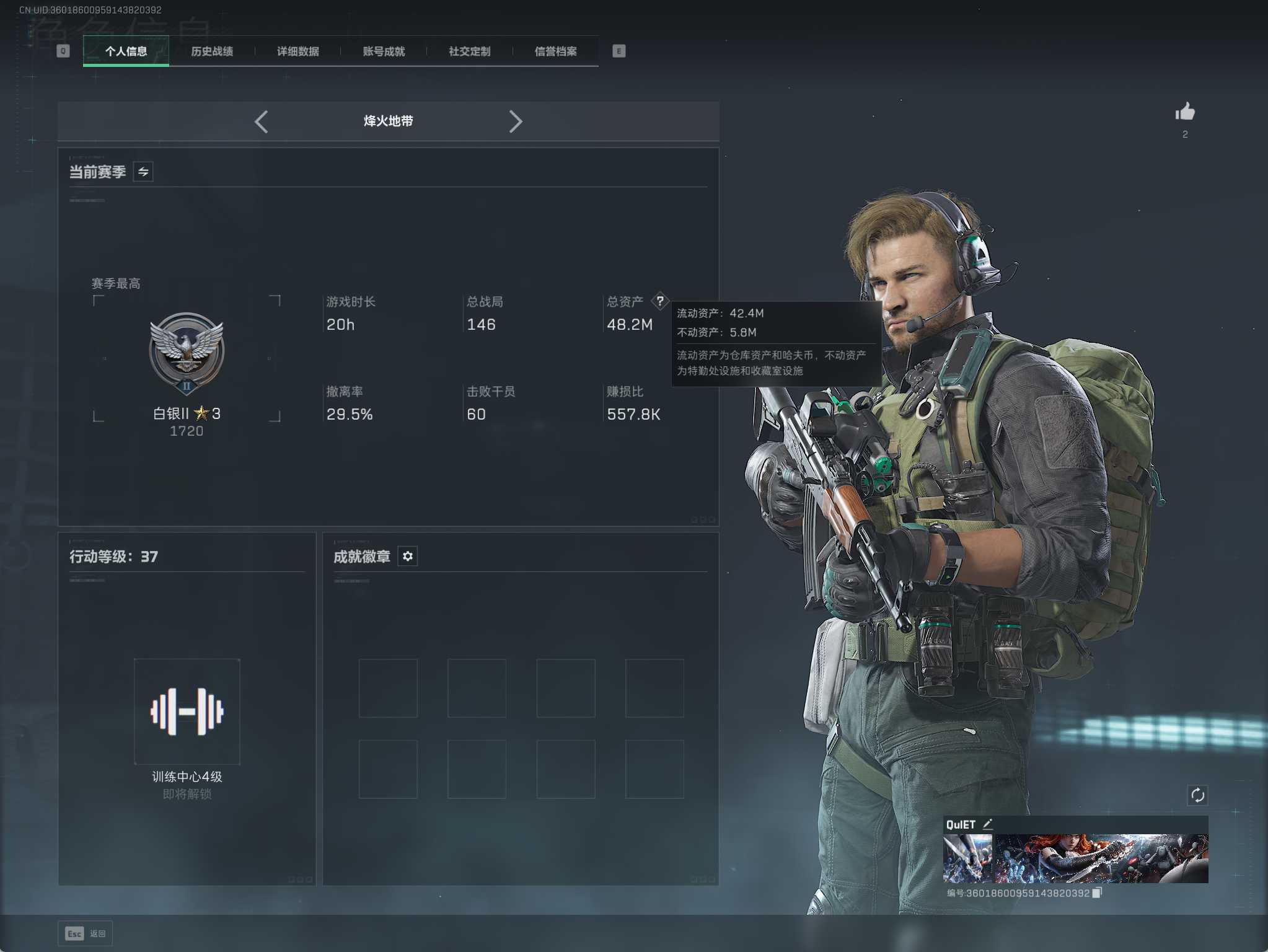This screenshot has width=1268, height=952.
Task: Switch to the 个人信息 tab
Action: click(126, 51)
